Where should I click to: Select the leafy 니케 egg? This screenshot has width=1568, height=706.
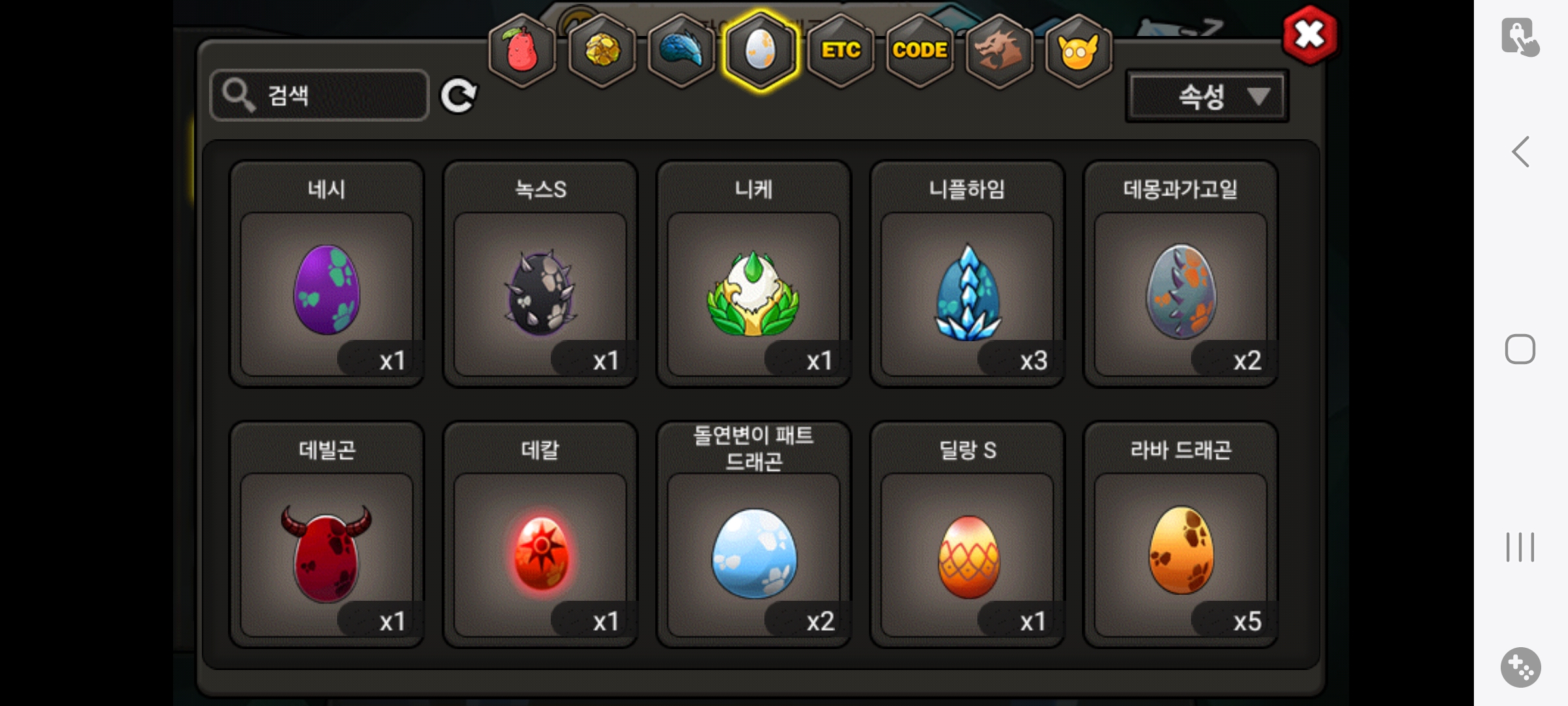(753, 290)
